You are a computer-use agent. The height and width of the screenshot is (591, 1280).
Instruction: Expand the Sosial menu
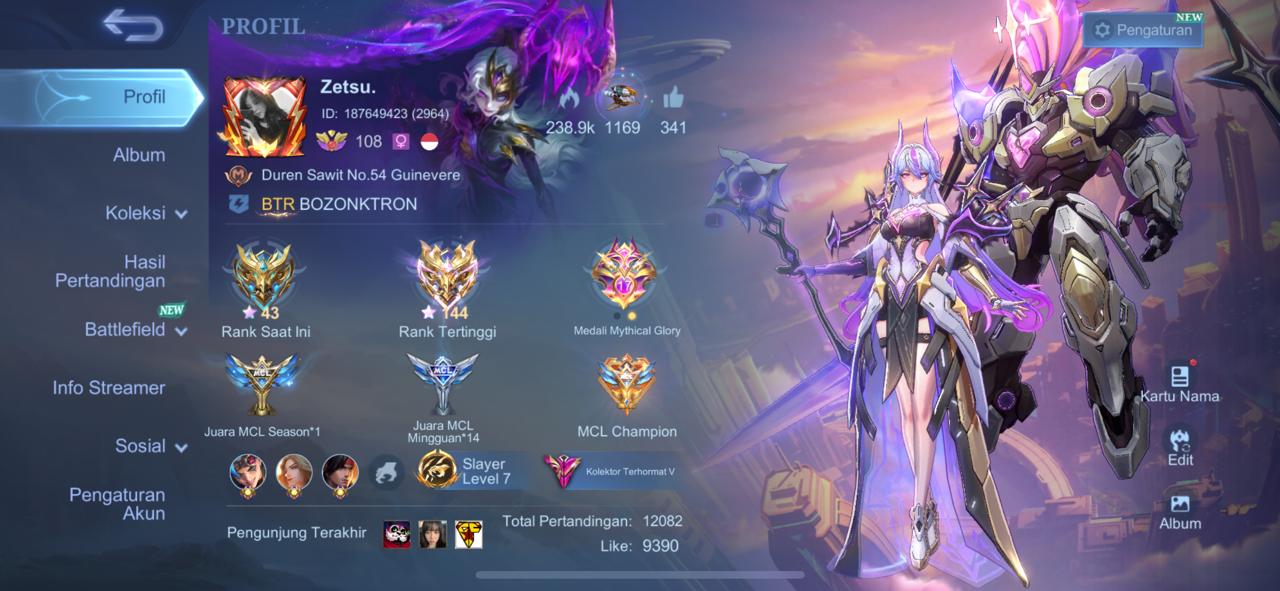[150, 446]
